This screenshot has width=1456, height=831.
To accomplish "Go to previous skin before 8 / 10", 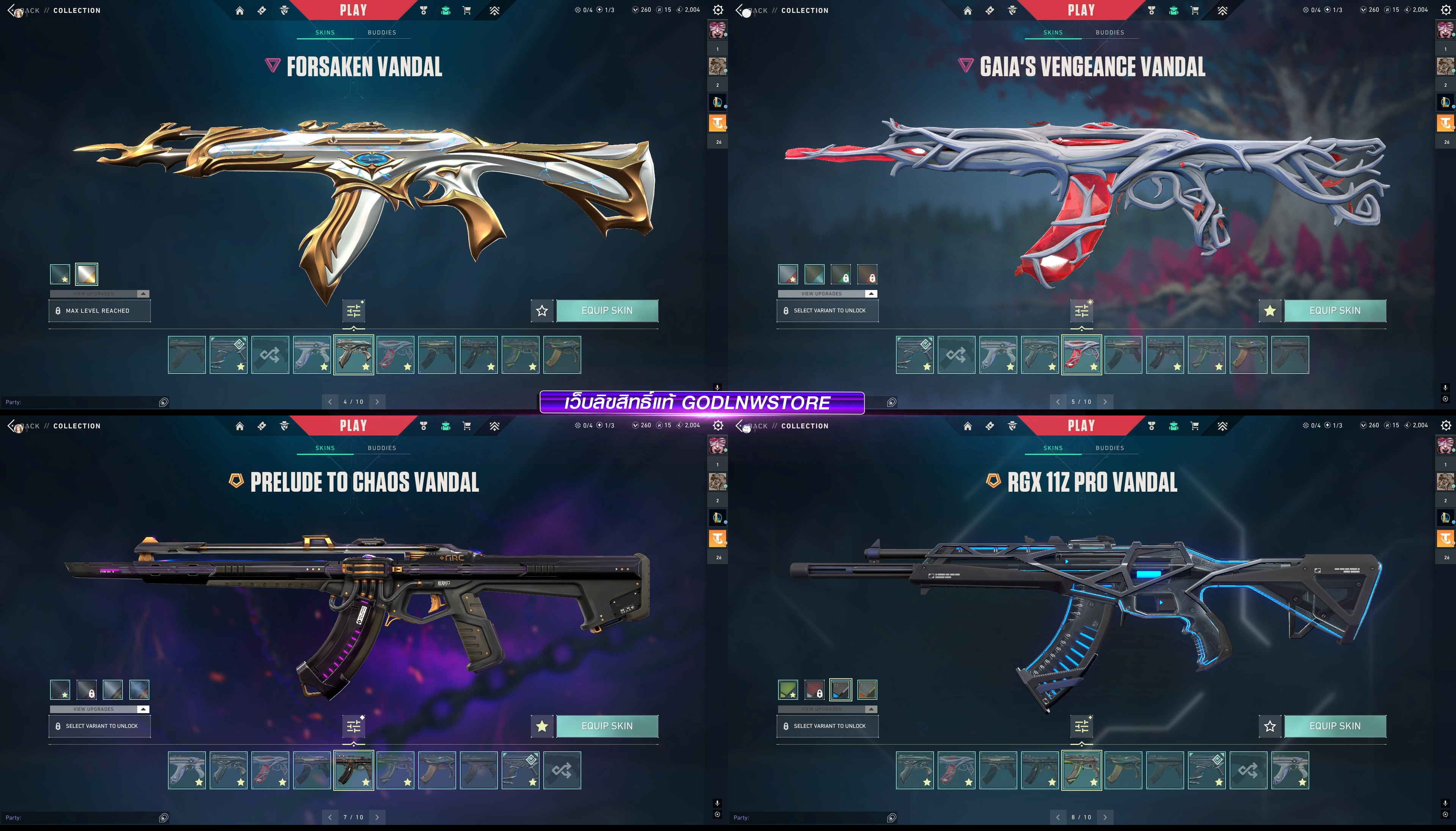I will (1057, 817).
